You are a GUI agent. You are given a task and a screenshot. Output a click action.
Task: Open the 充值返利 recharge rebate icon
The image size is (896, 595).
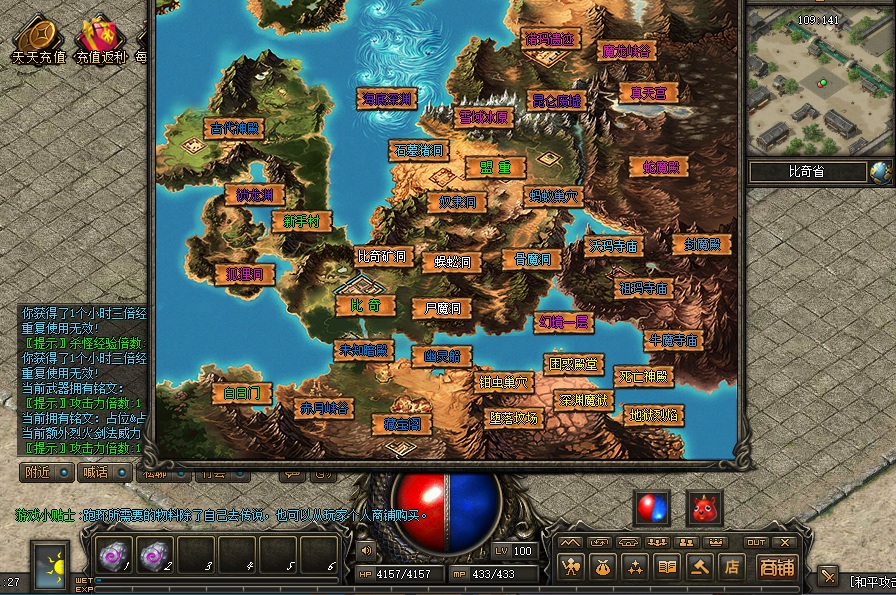click(x=101, y=40)
